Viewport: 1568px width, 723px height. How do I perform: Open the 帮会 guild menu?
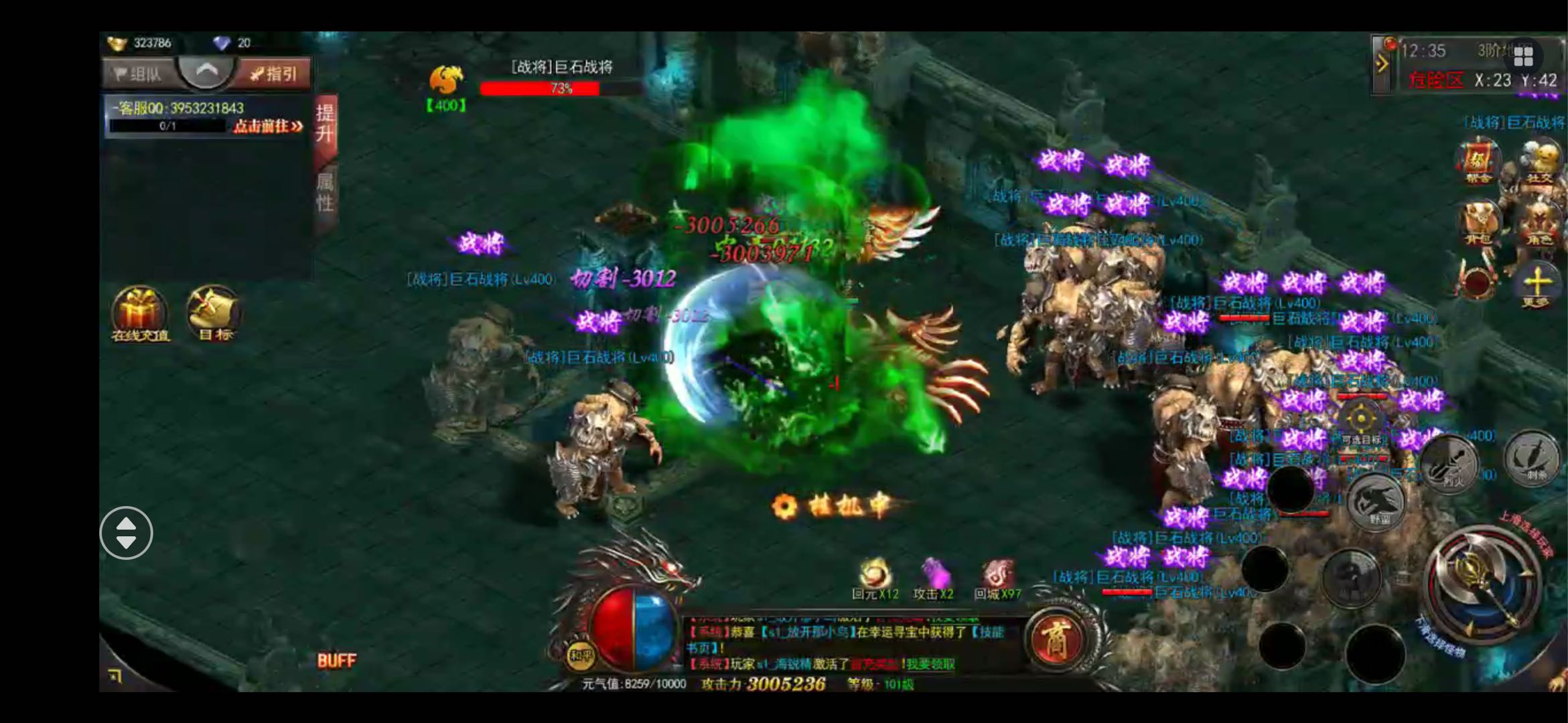click(1478, 161)
